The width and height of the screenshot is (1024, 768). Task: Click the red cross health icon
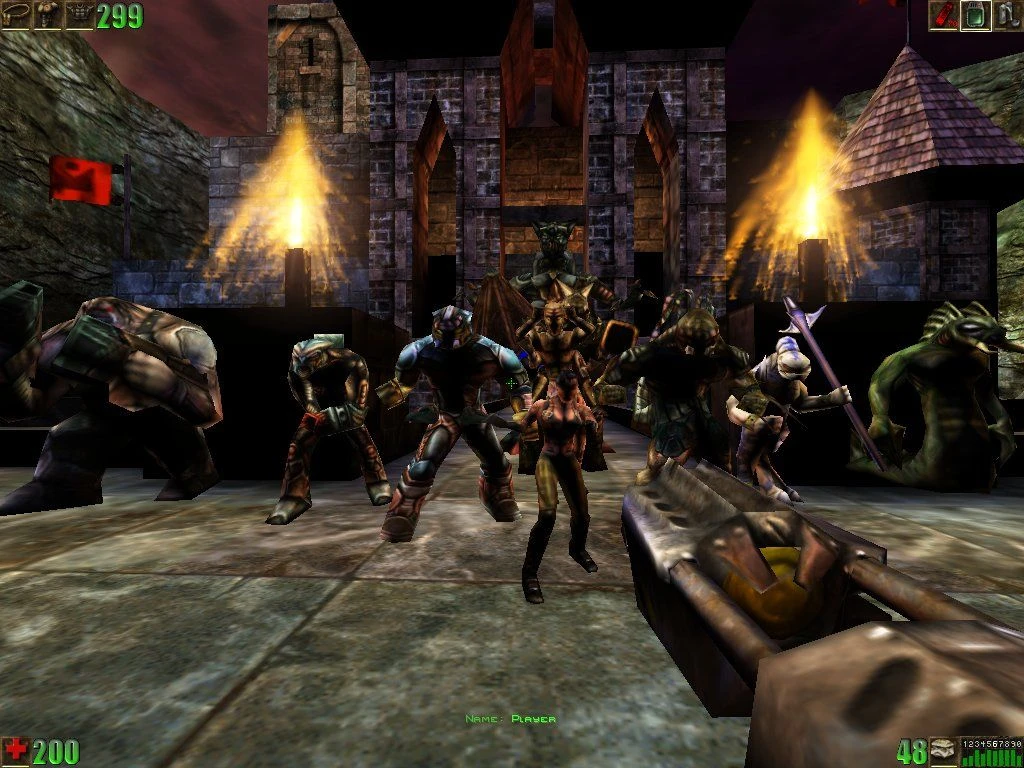click(x=16, y=751)
